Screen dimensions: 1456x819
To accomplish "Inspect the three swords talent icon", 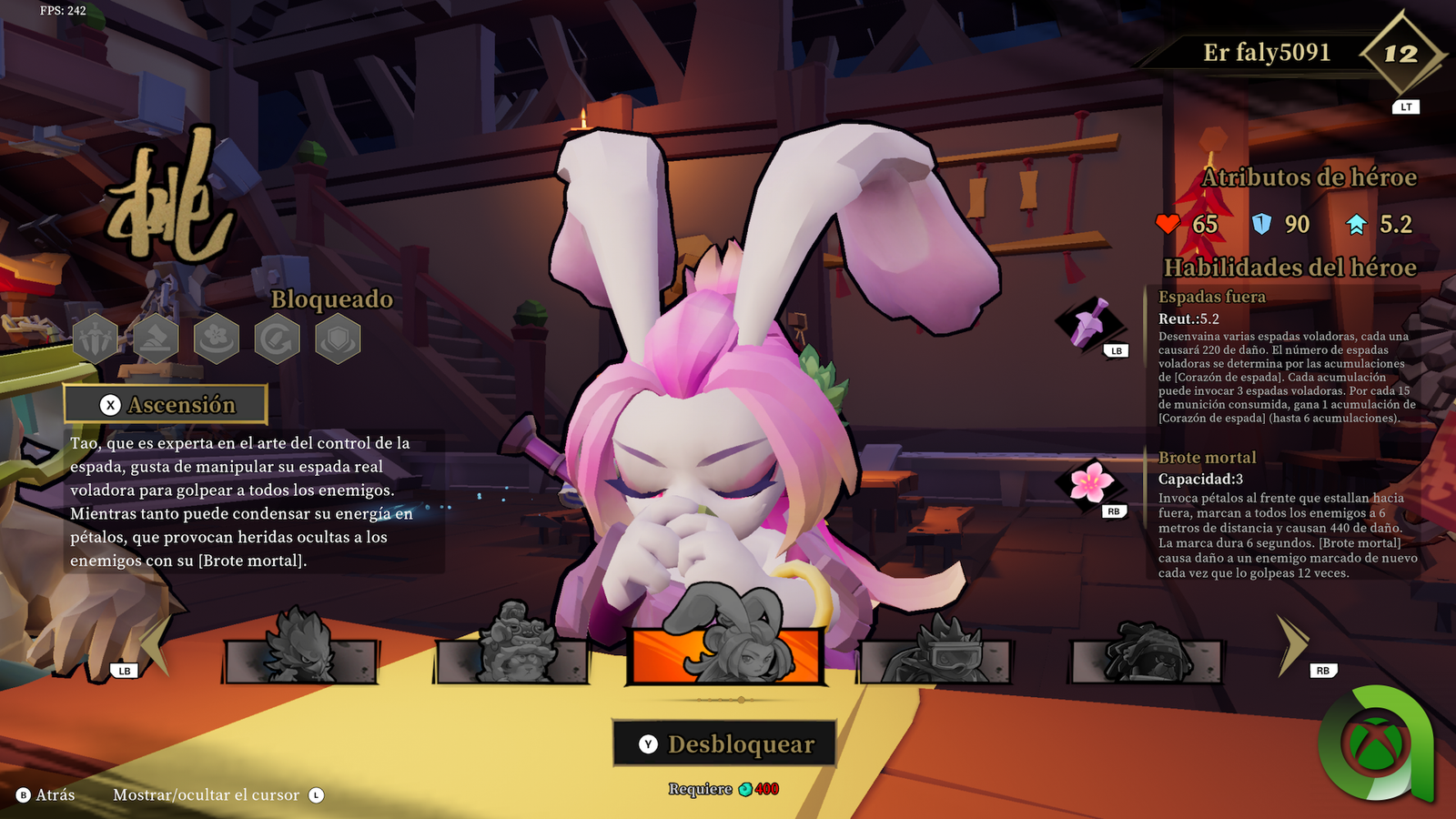I will (x=96, y=339).
